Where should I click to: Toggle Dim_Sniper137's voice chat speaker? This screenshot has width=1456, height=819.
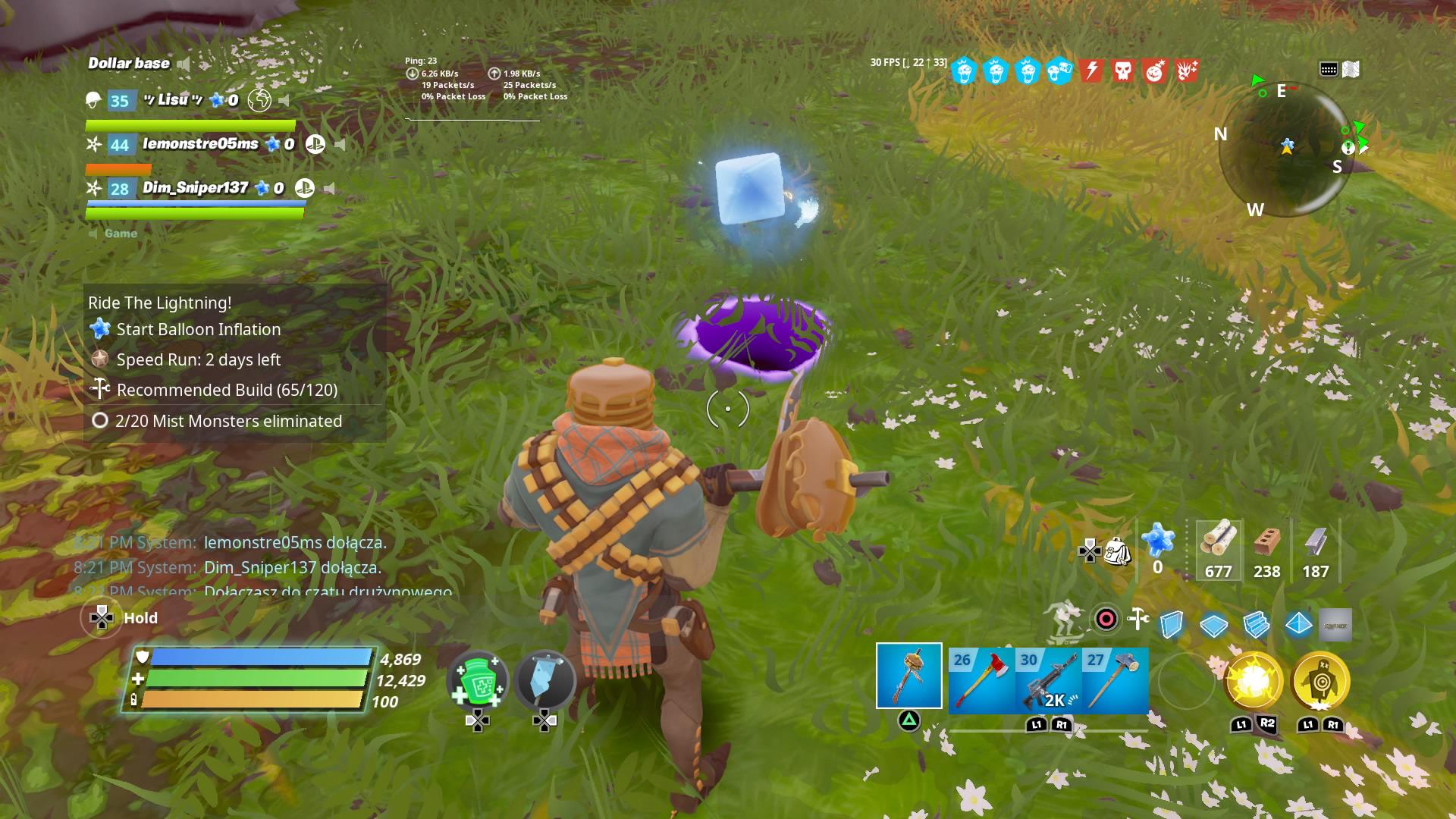pyautogui.click(x=330, y=188)
